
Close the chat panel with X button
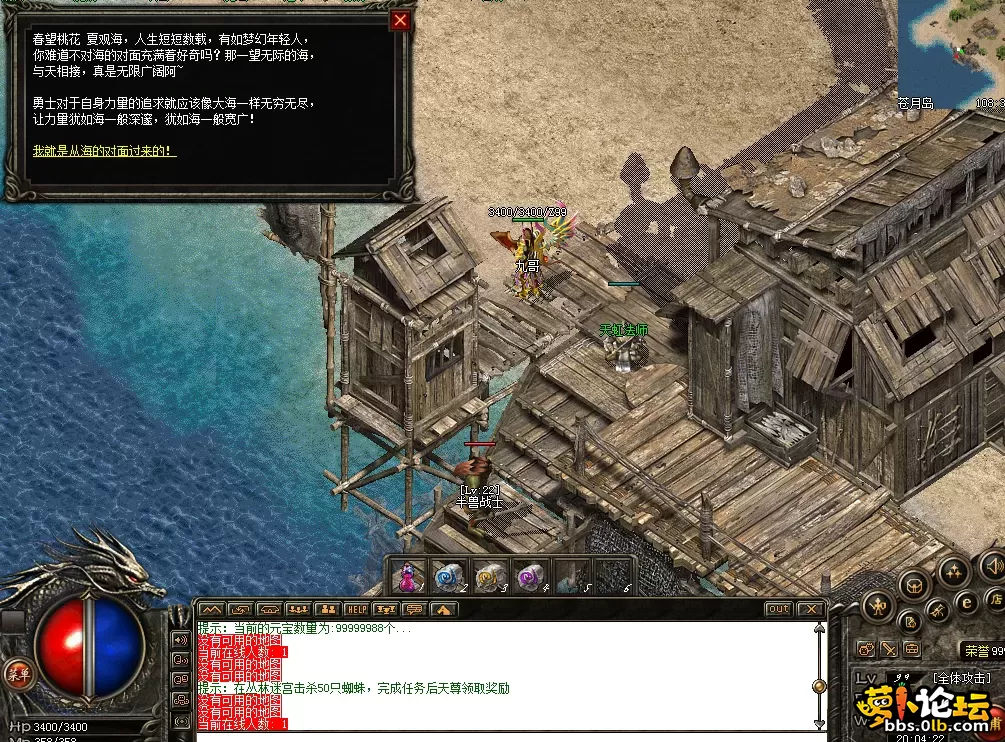click(x=810, y=609)
